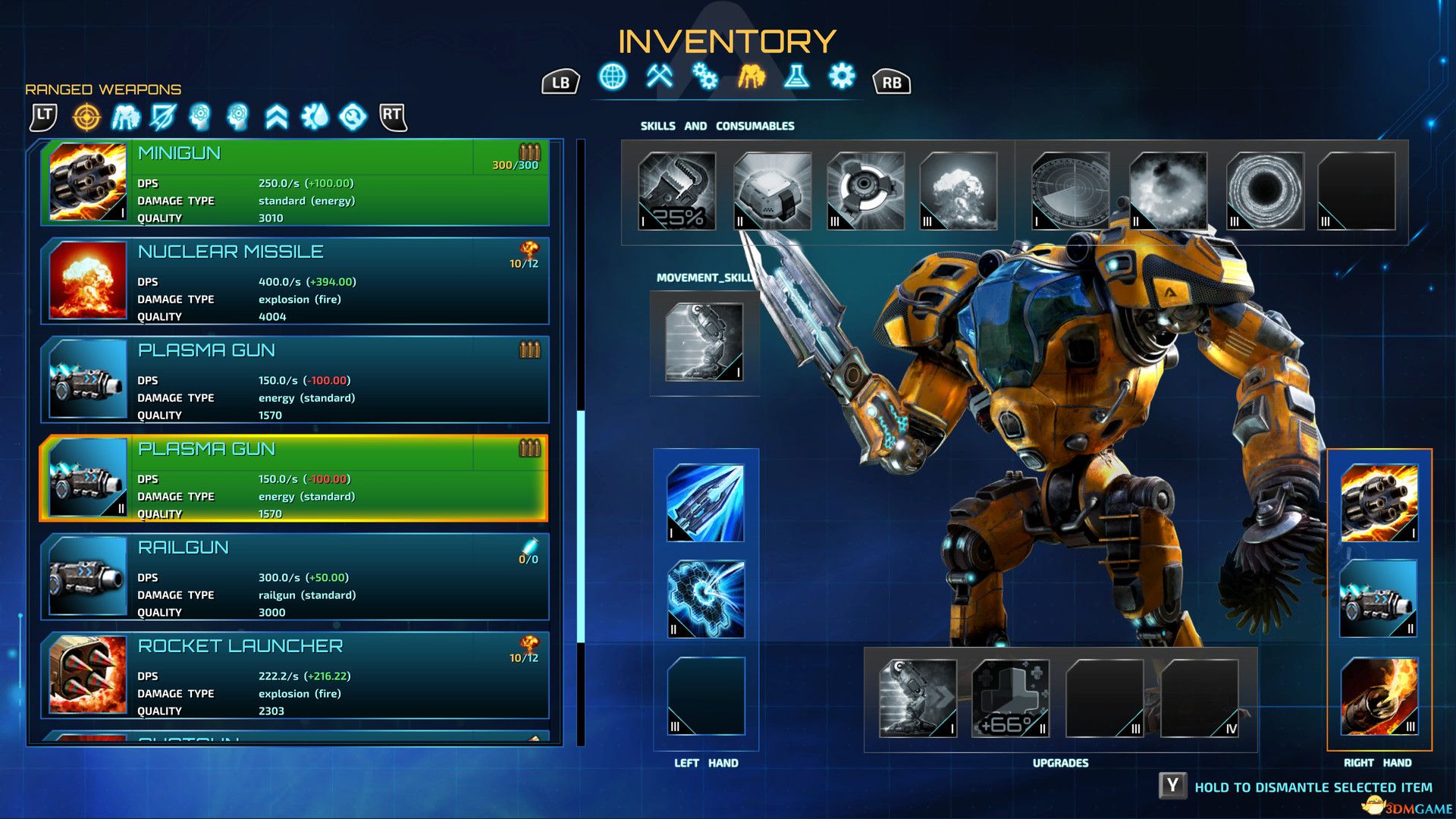This screenshot has height=819, width=1456.
Task: Select the mushroom cloud skill slot
Action: 958,191
